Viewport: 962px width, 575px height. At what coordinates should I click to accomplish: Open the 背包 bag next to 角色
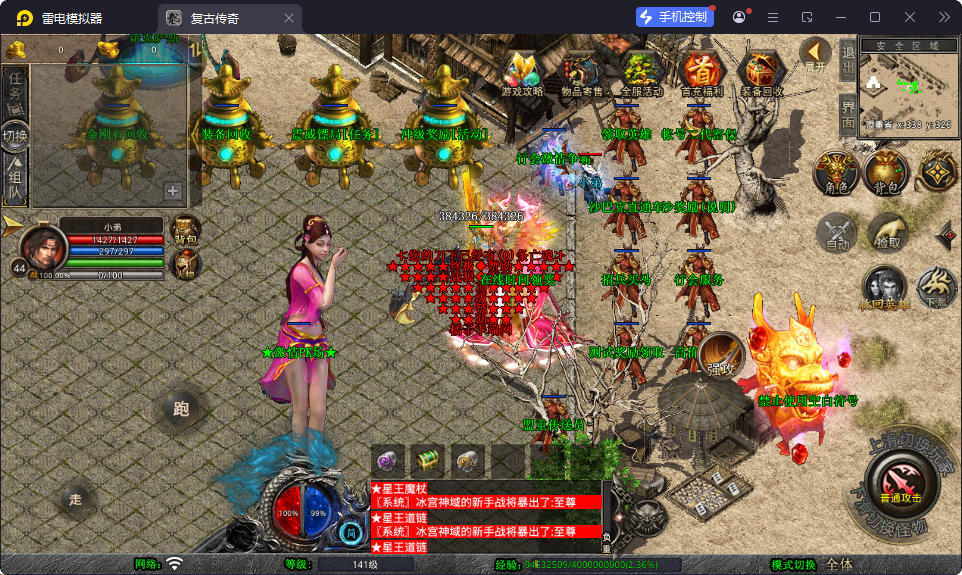tap(886, 173)
